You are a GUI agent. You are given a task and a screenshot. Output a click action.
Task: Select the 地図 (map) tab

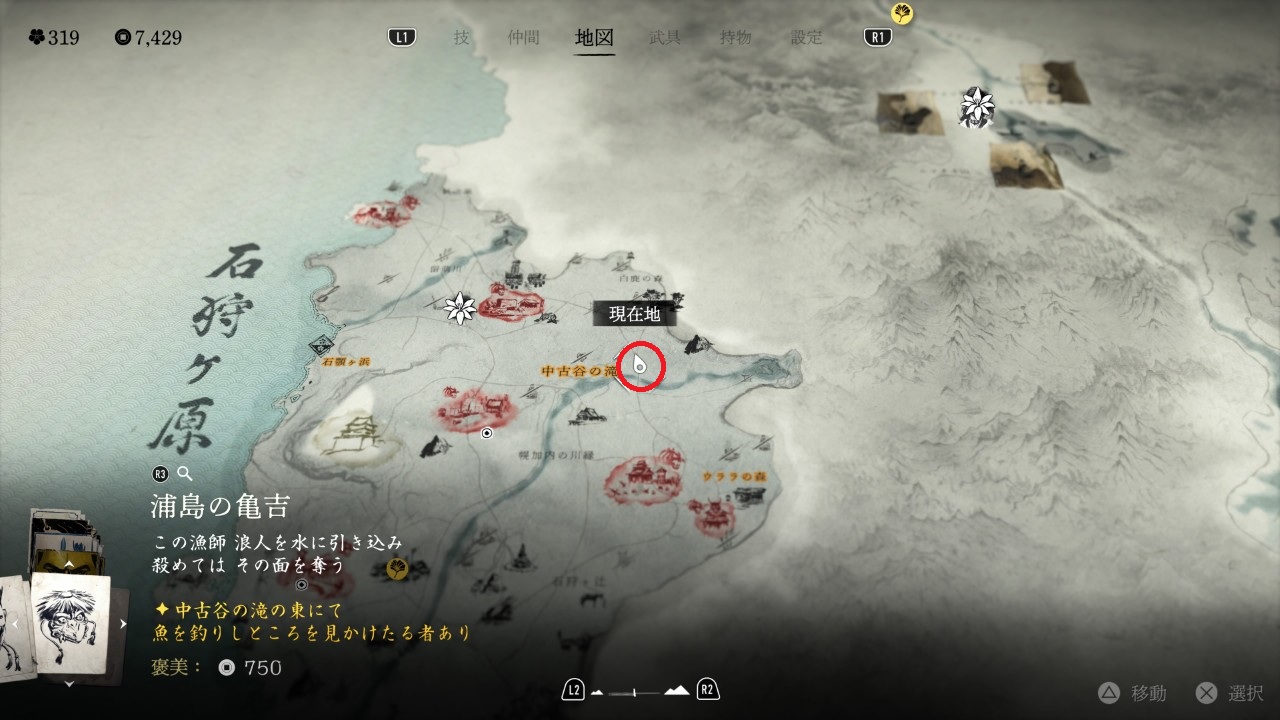coord(595,38)
